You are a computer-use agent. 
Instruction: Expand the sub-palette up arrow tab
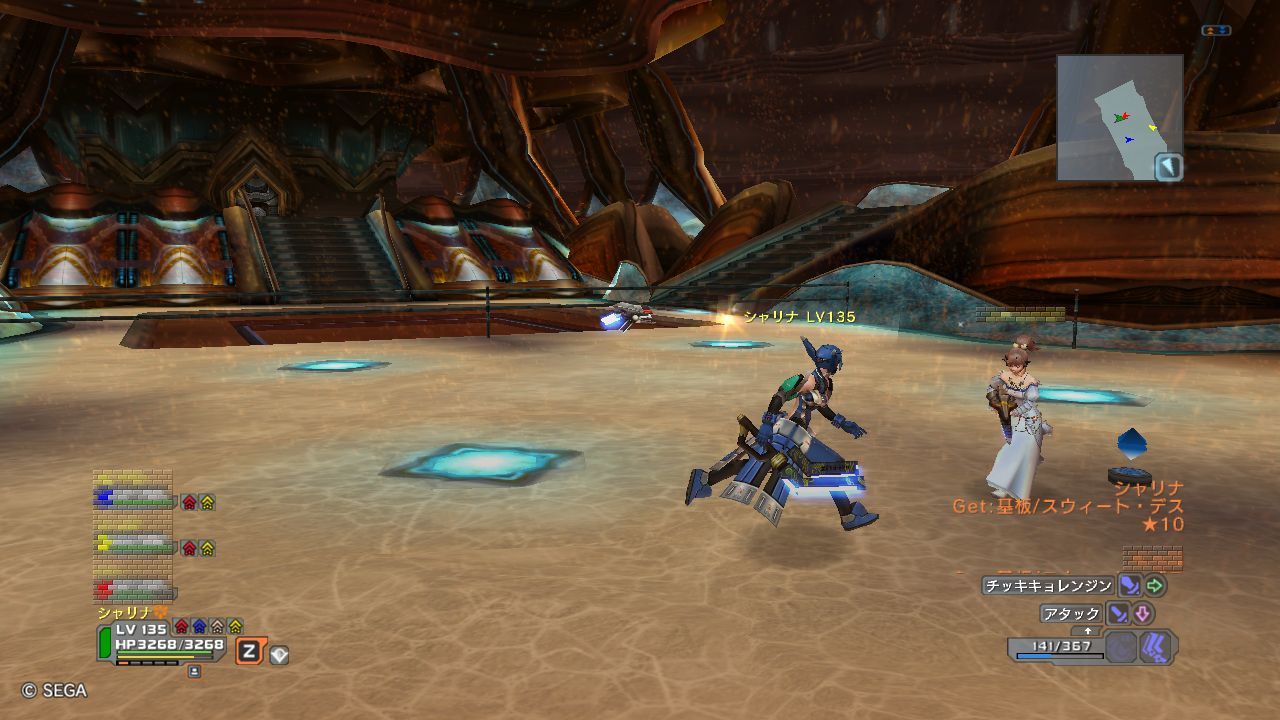pyautogui.click(x=1088, y=631)
